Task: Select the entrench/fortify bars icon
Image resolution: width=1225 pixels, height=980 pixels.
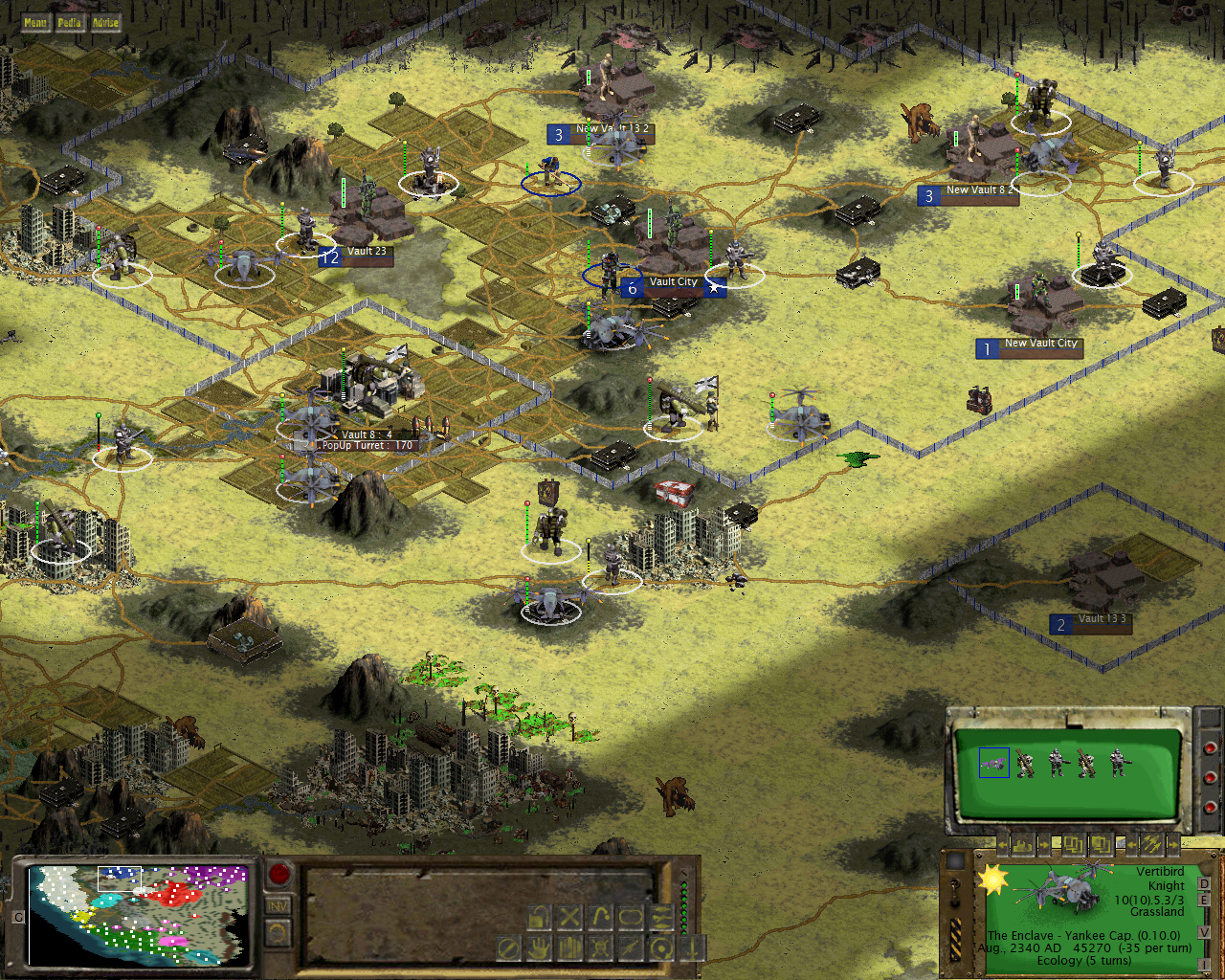Action: [569, 949]
